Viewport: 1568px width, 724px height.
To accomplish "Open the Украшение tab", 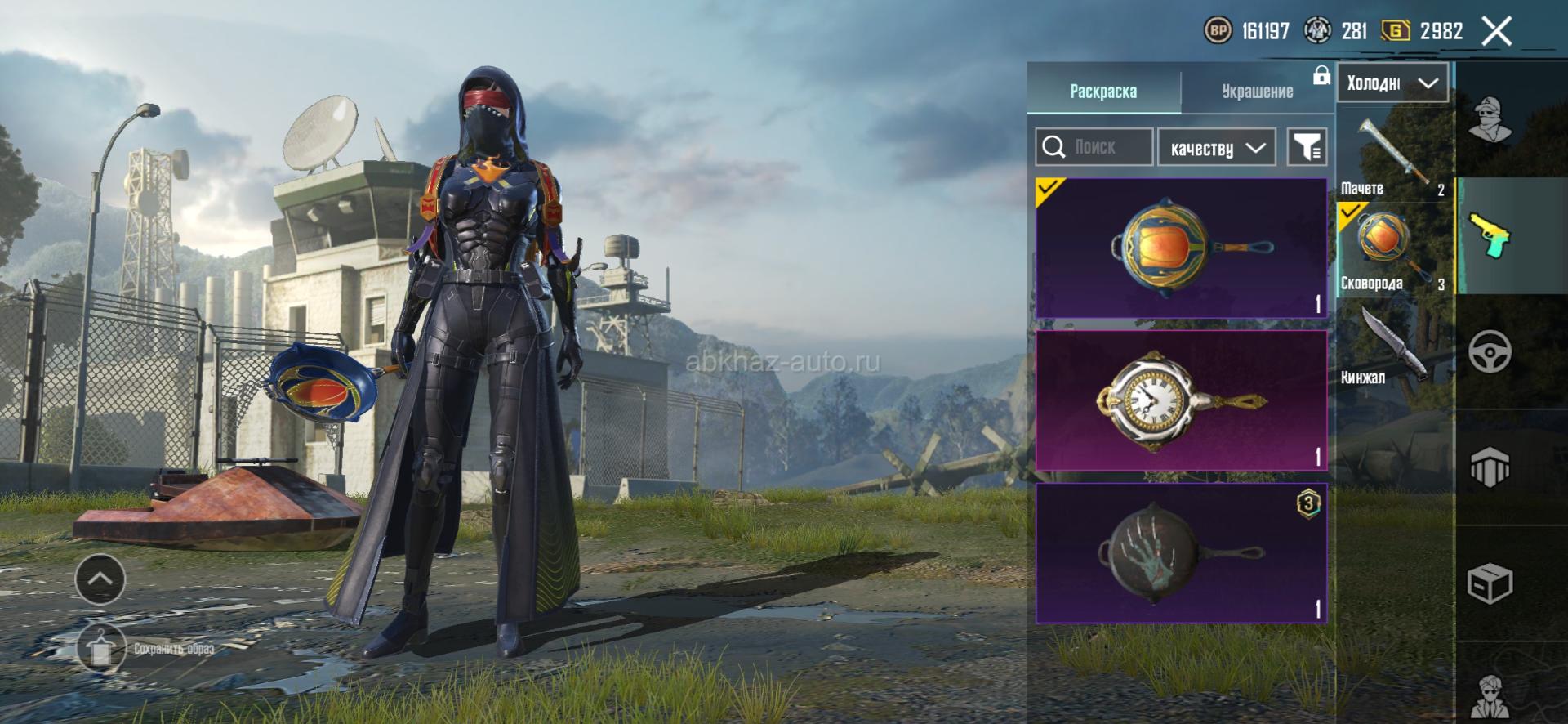I will (x=1257, y=91).
